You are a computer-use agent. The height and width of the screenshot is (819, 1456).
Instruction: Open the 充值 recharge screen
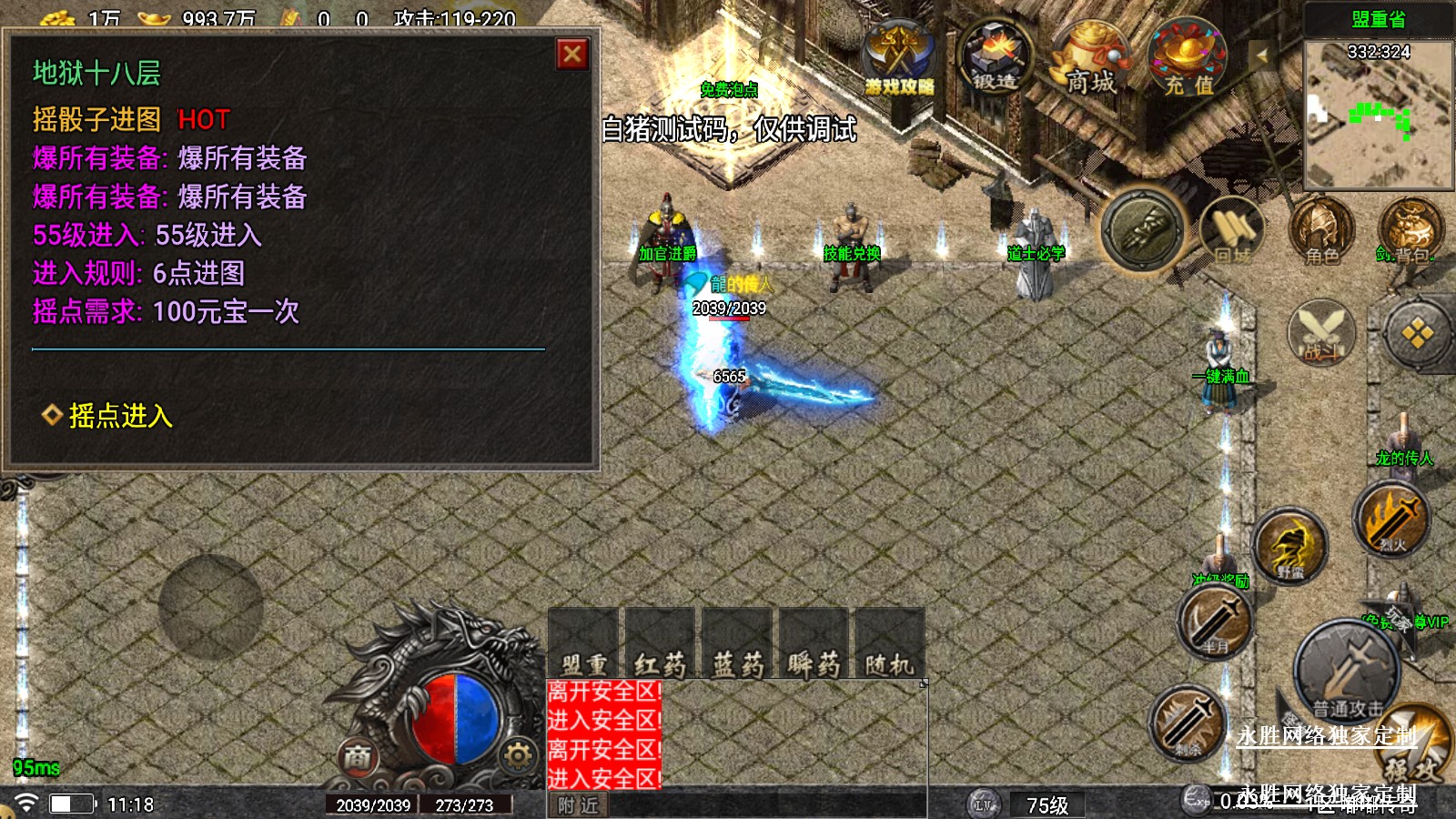click(1188, 60)
